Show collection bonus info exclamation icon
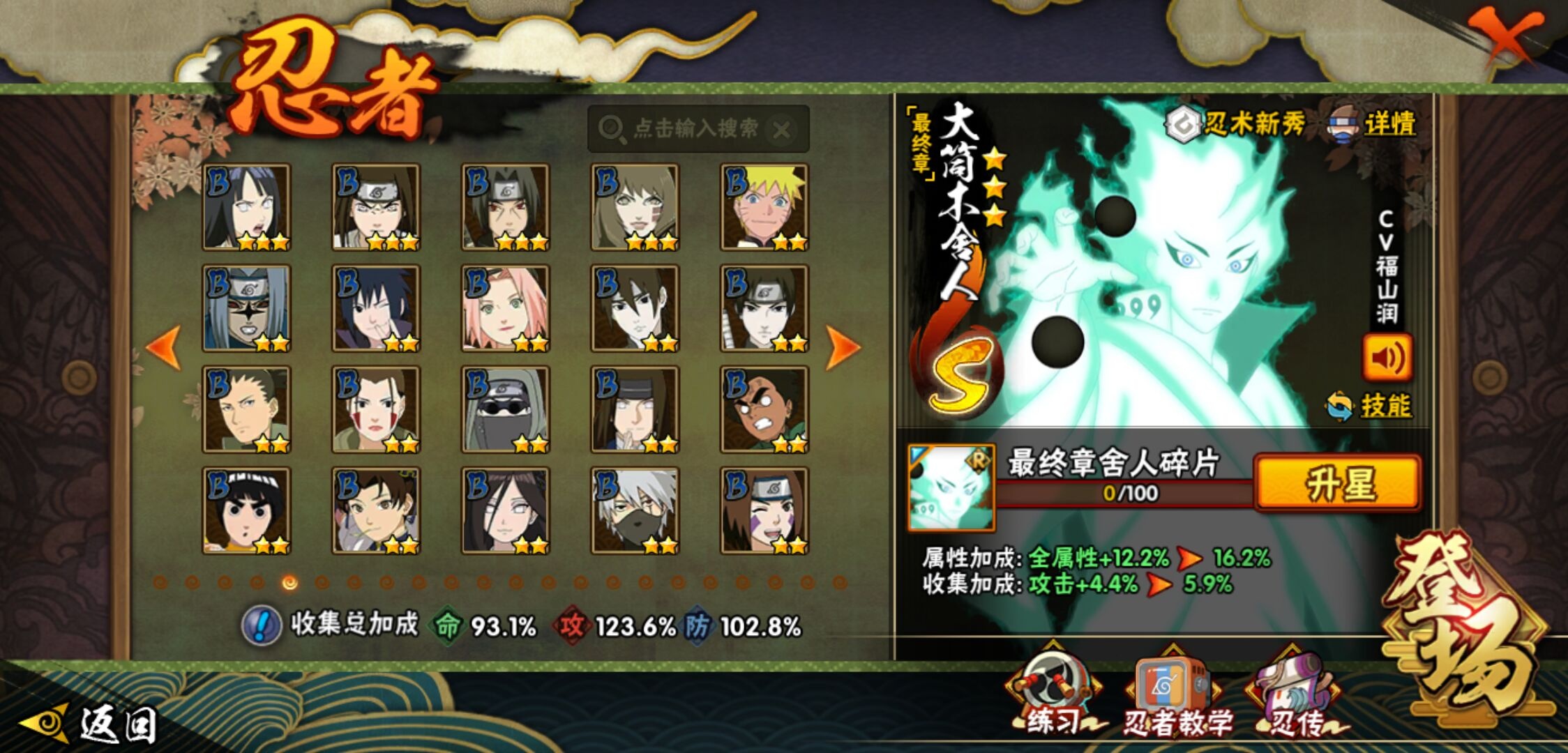 [x=261, y=625]
